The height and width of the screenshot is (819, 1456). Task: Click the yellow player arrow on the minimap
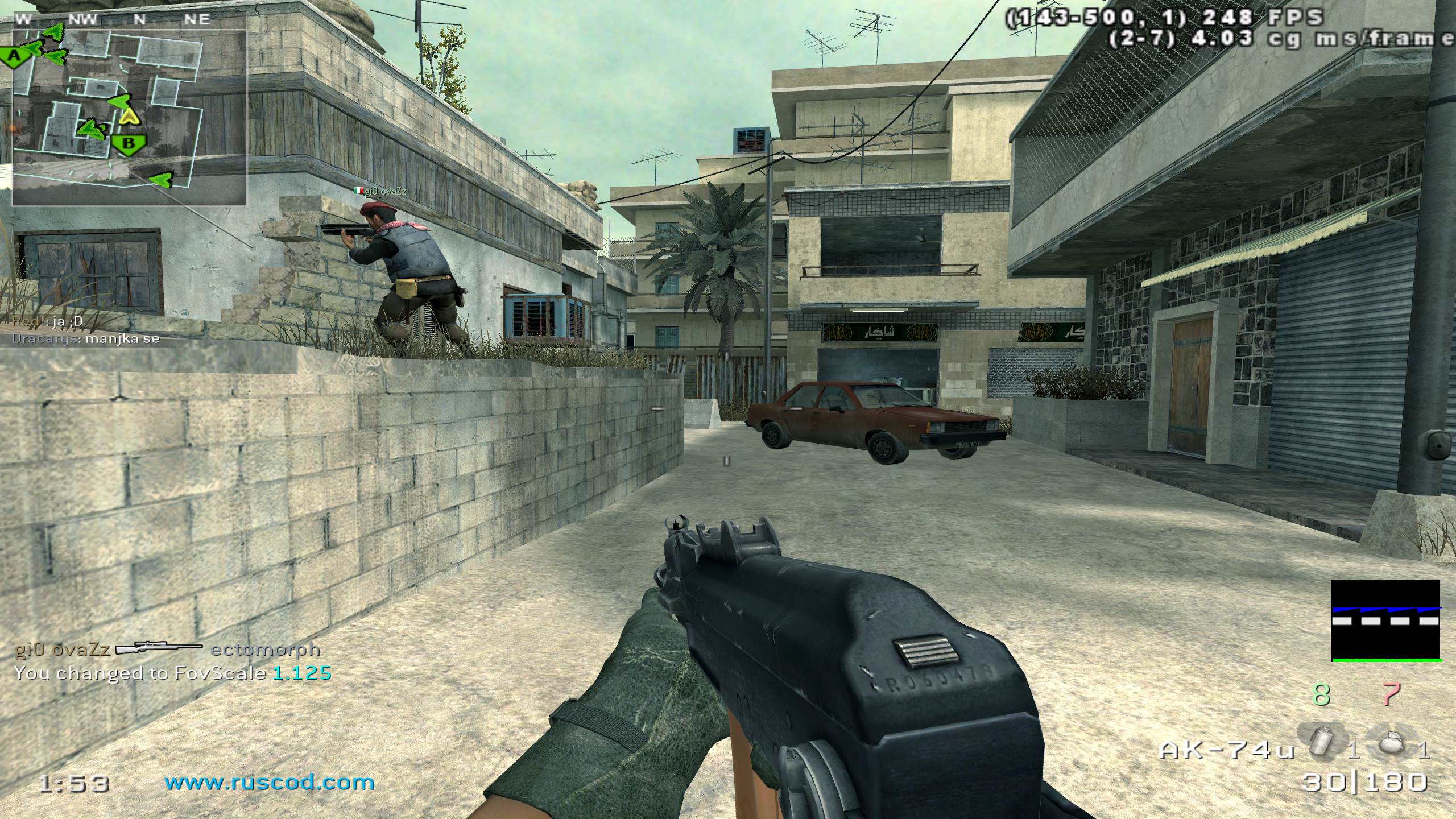(x=130, y=116)
